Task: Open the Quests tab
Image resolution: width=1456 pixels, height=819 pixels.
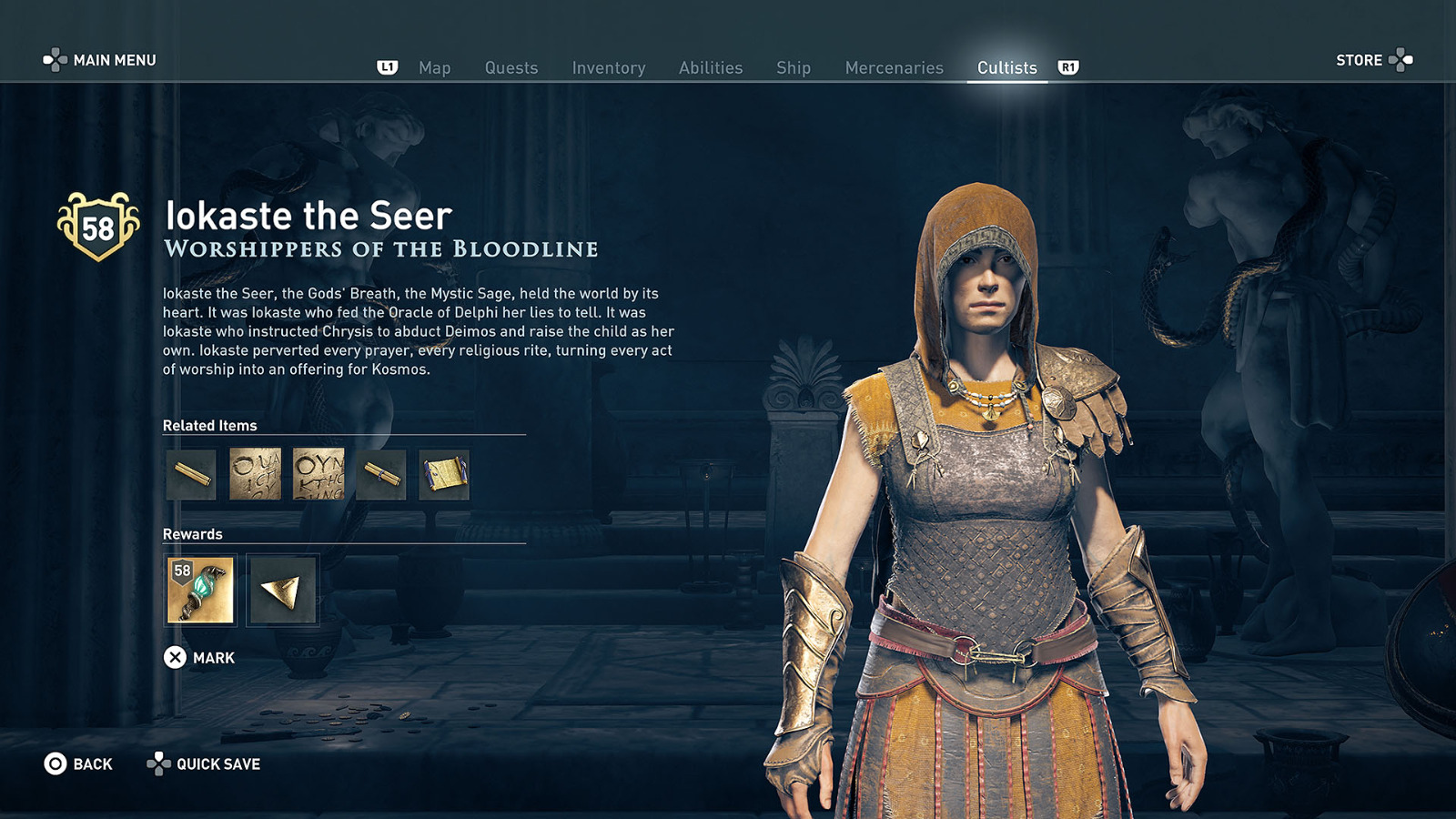Action: 511,67
